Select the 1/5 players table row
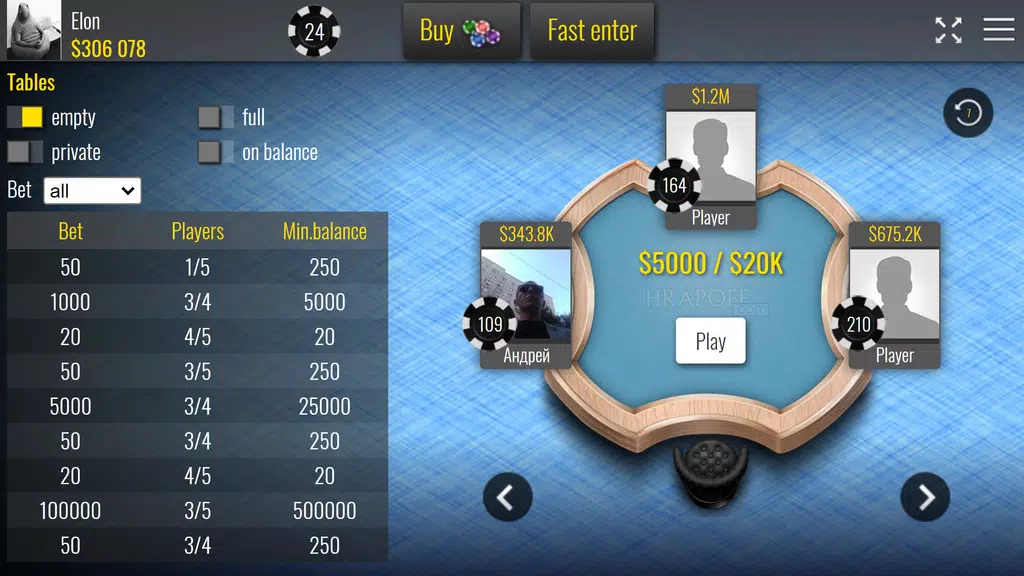1024x576 pixels. point(197,267)
